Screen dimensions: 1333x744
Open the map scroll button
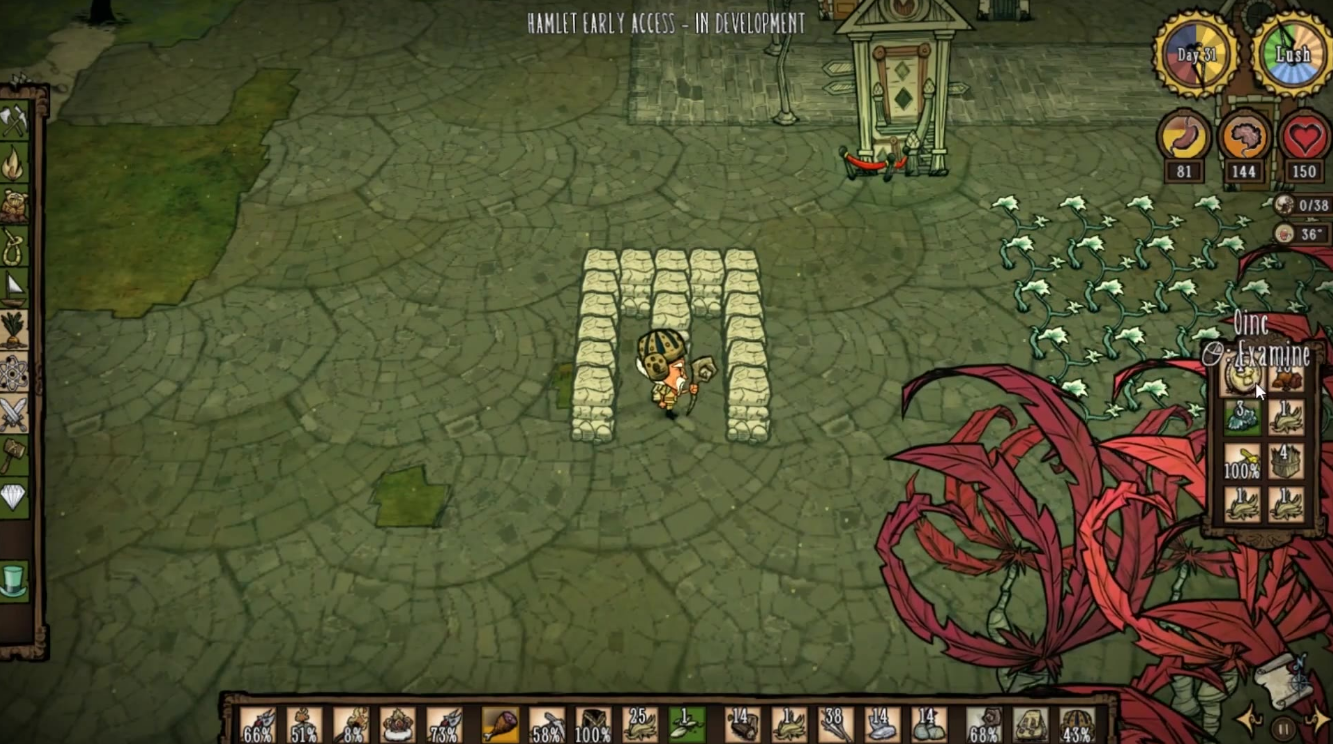point(1281,678)
